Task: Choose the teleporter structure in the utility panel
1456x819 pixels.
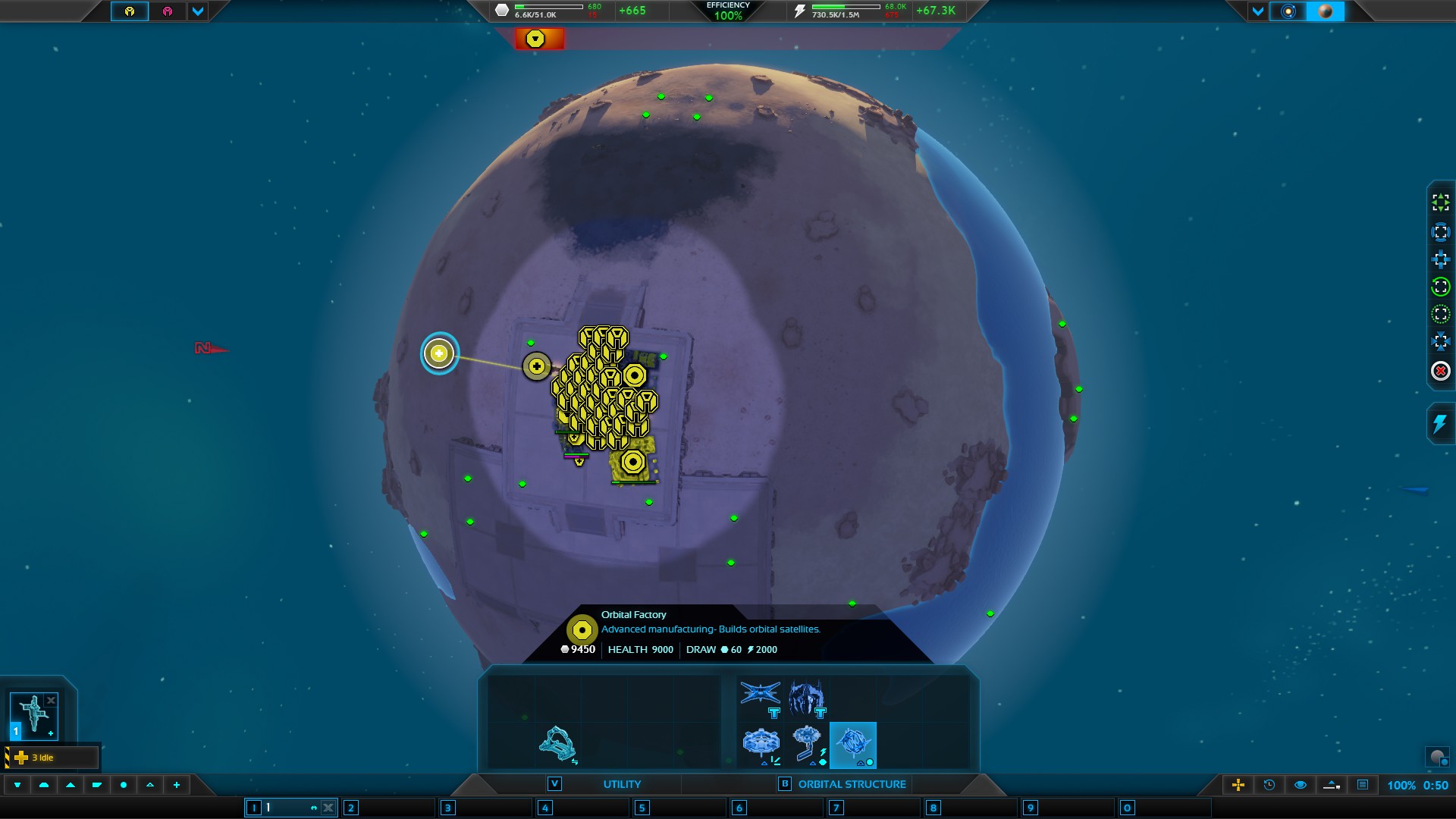Action: (557, 744)
